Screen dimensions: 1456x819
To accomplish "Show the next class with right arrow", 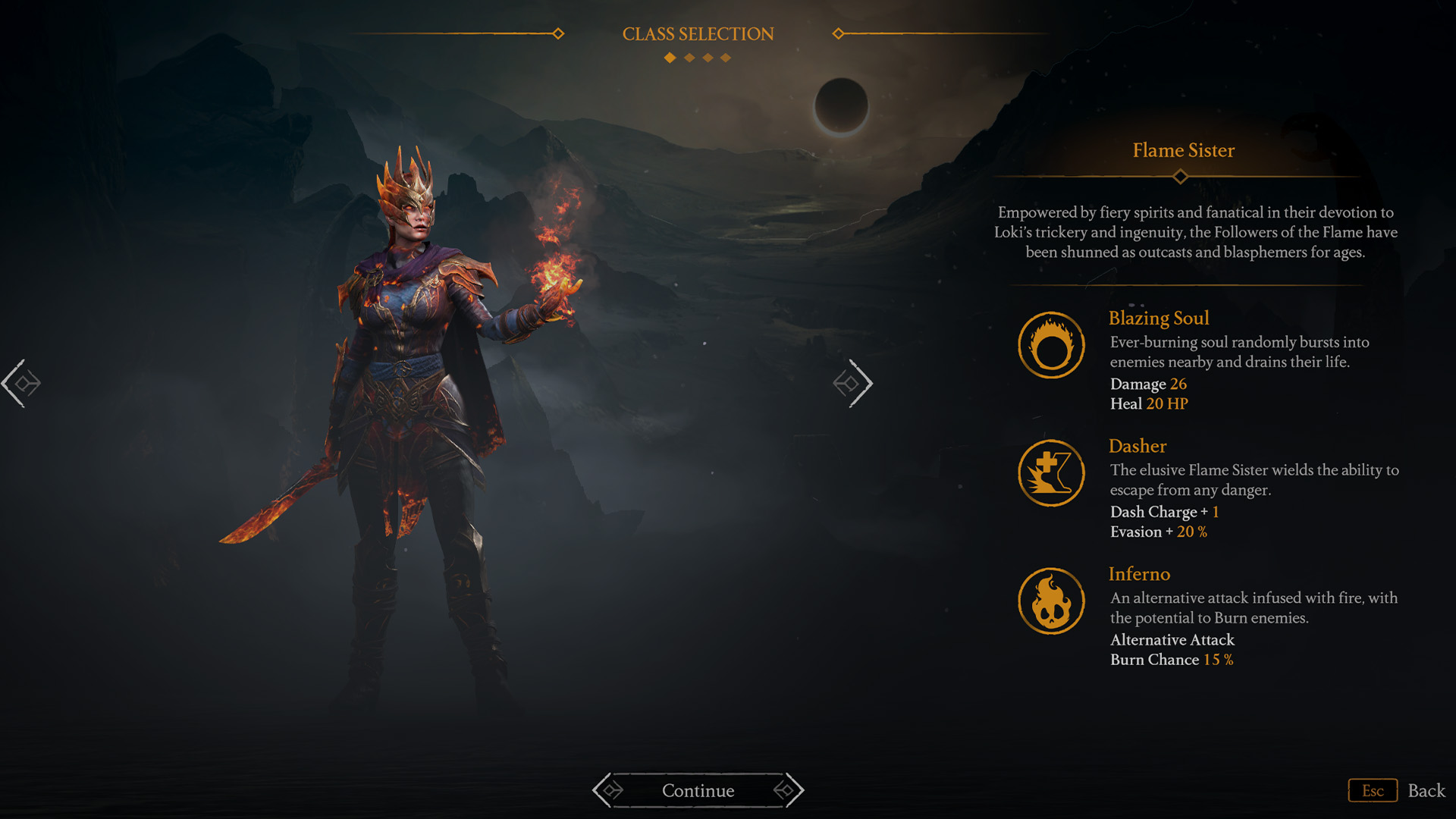I will click(x=854, y=384).
